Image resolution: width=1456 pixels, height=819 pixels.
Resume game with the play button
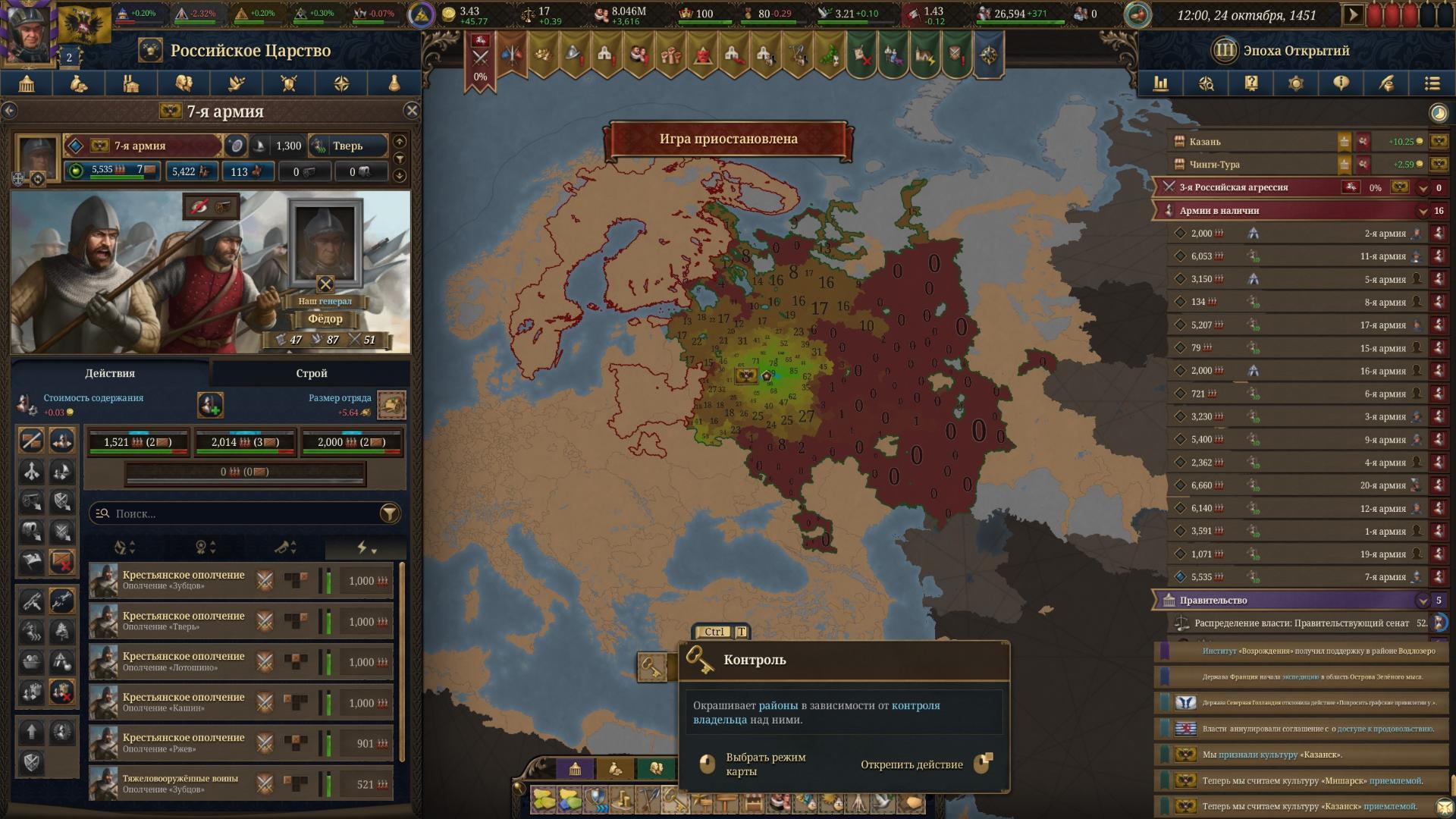[1351, 14]
